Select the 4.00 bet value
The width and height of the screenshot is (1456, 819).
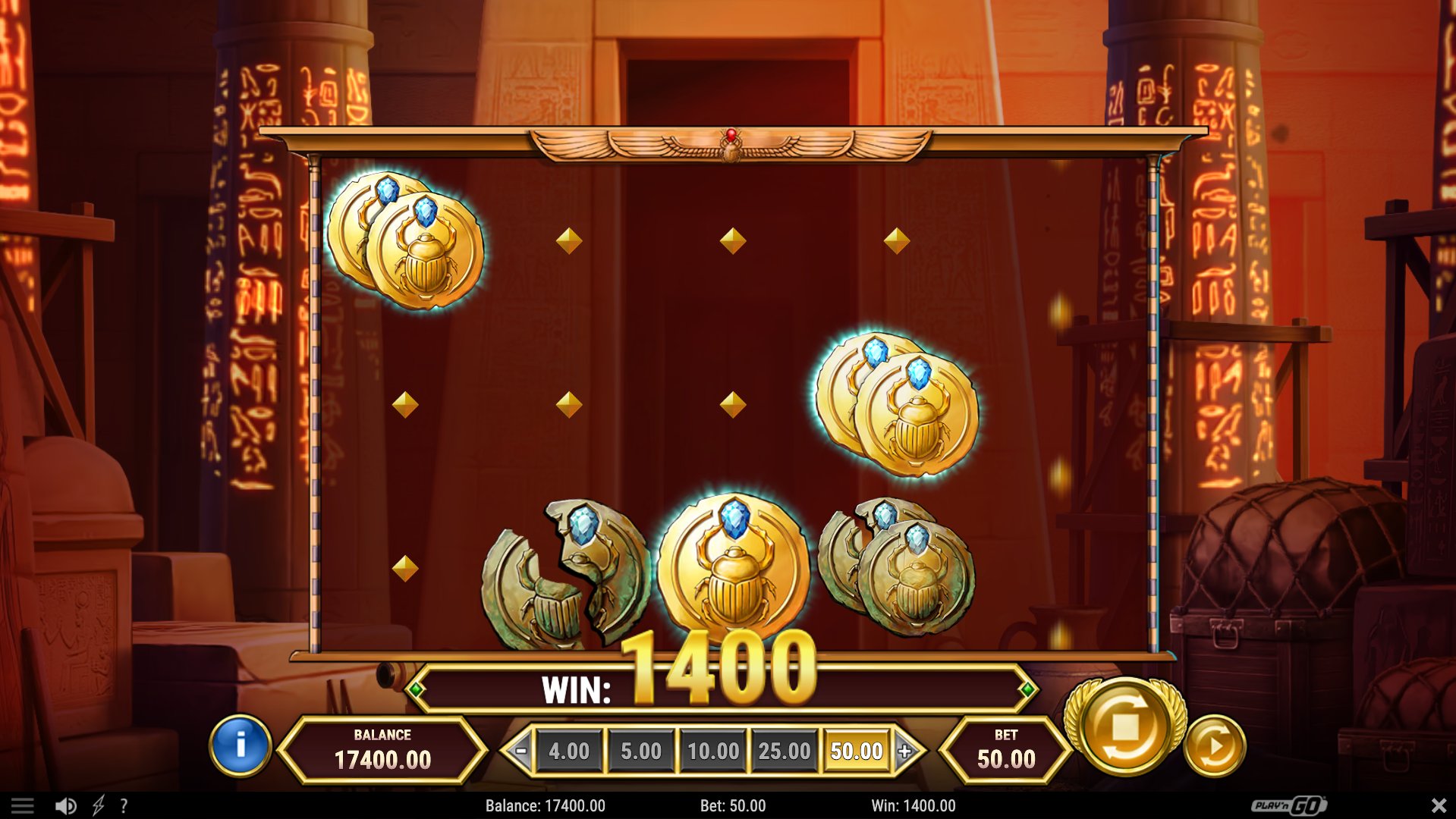[570, 751]
